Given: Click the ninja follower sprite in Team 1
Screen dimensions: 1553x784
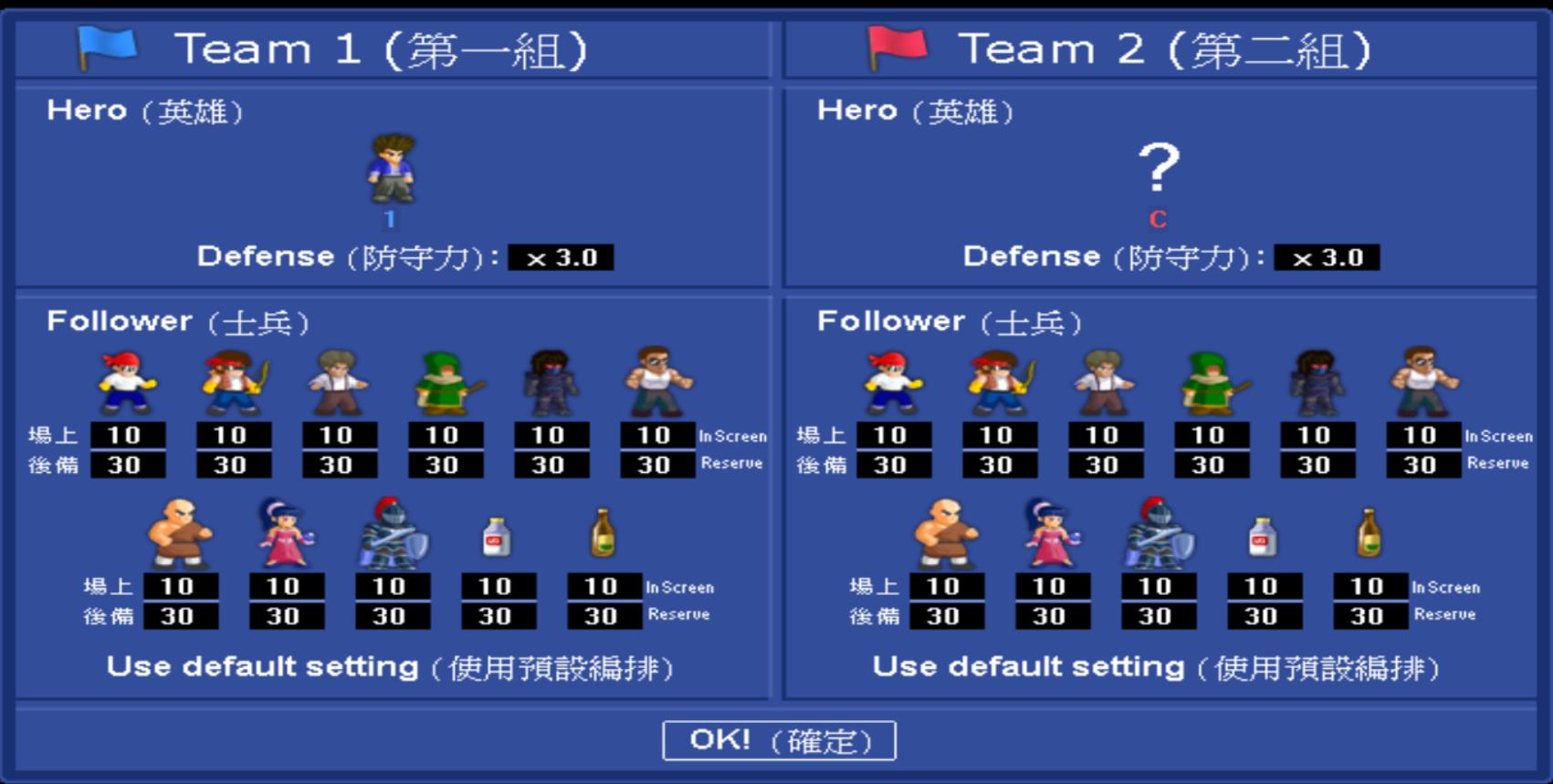Looking at the screenshot, I should click(550, 383).
